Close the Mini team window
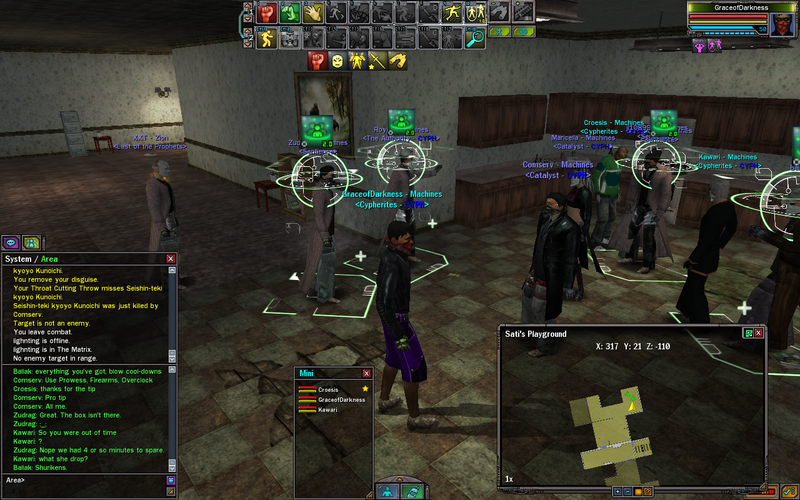This screenshot has width=800, height=500. coord(365,373)
